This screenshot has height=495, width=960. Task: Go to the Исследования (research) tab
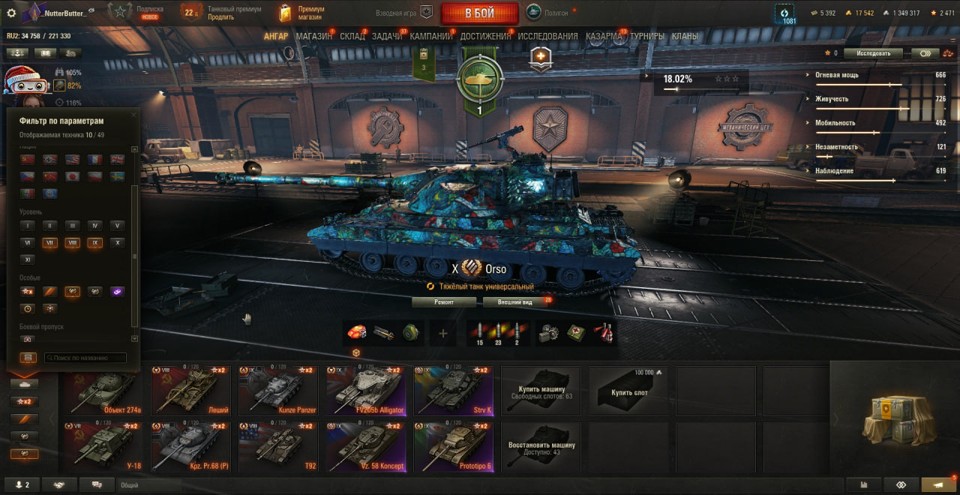tap(547, 36)
